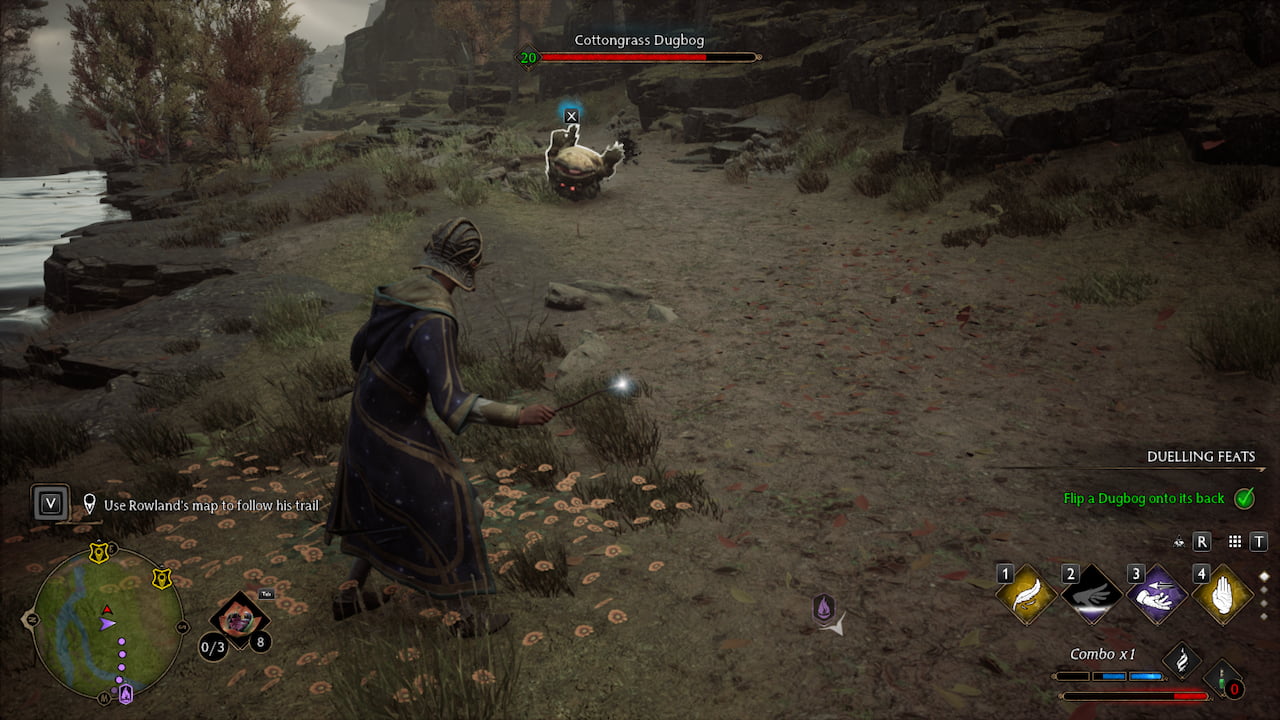
Task: Toggle the R keybind prompt
Action: click(x=1203, y=541)
